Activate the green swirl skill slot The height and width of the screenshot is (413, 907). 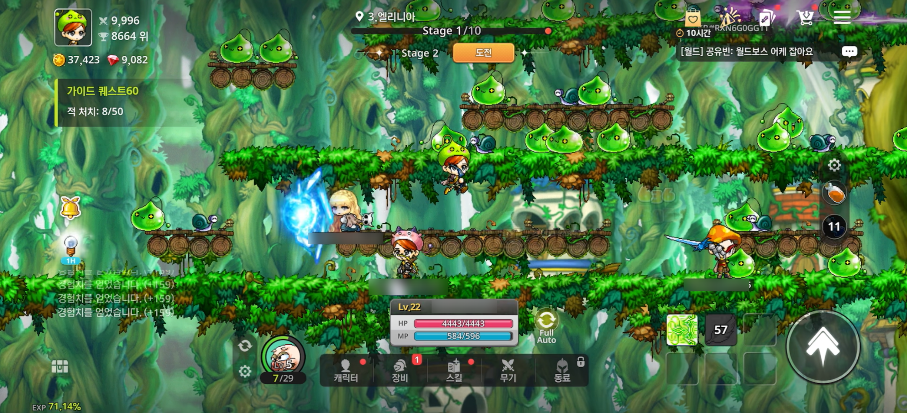[682, 329]
